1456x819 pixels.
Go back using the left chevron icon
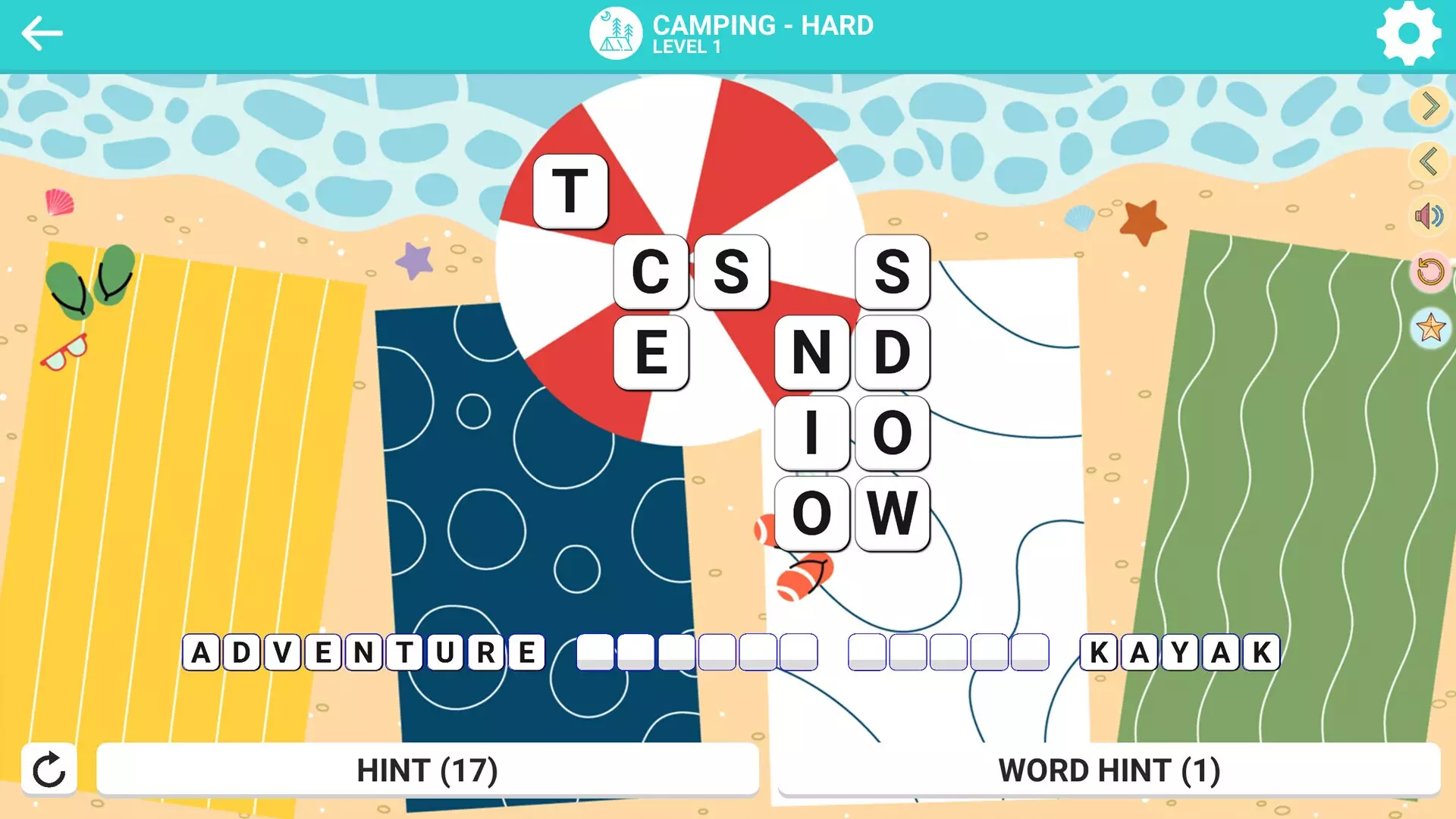pos(1429,160)
